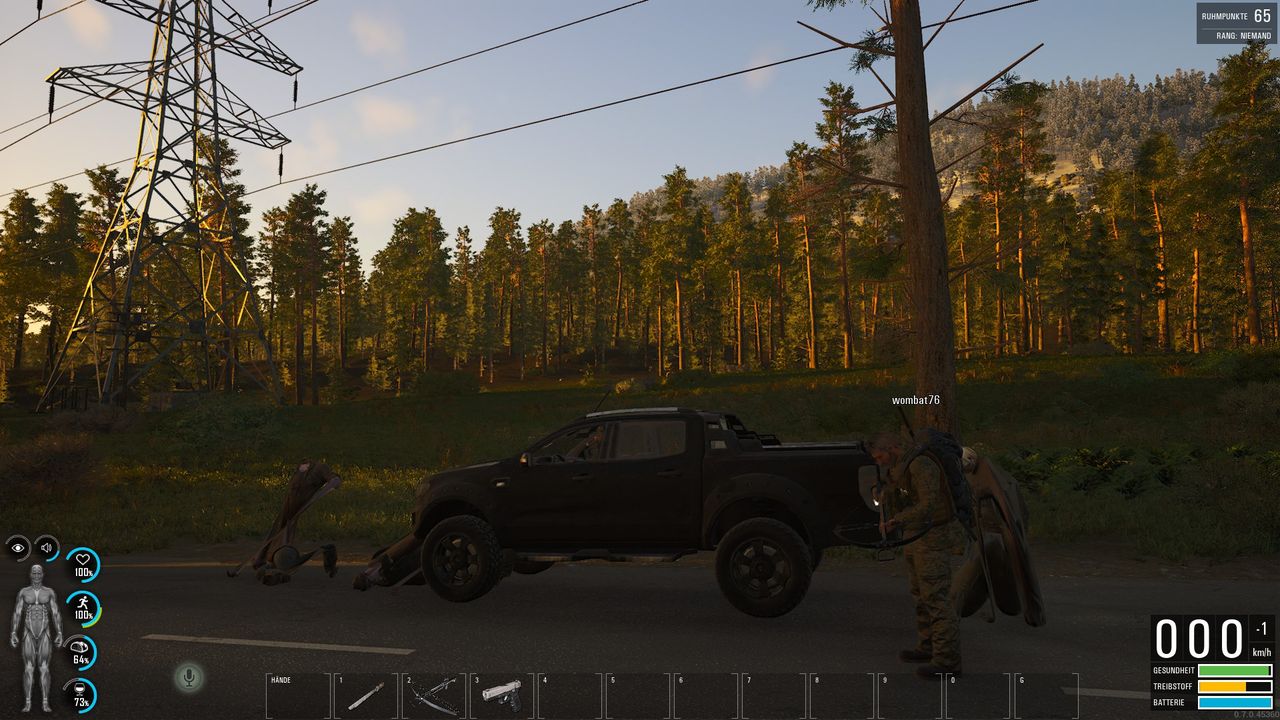Click the speaker noise indicator icon
Screen dimensions: 1280x720
point(46,547)
